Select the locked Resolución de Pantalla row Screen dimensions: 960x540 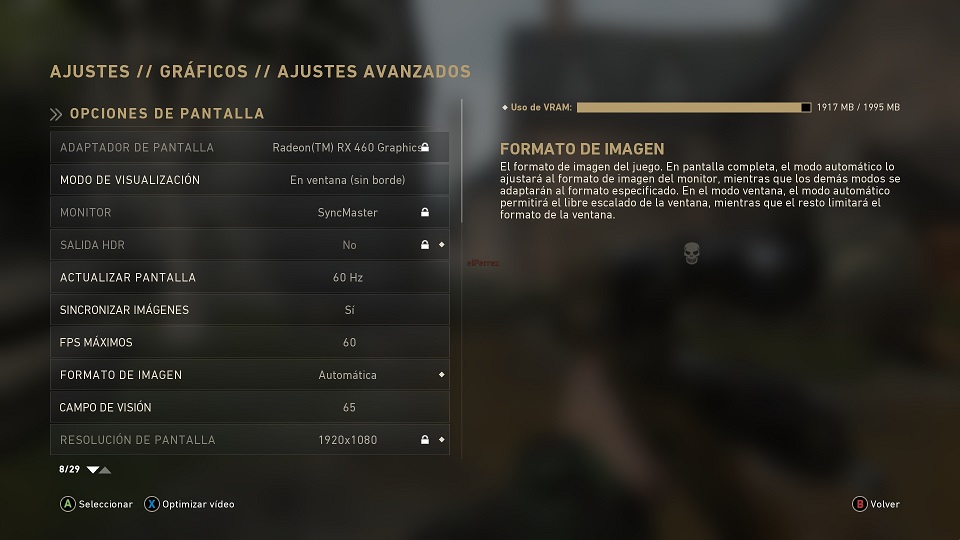coord(249,440)
